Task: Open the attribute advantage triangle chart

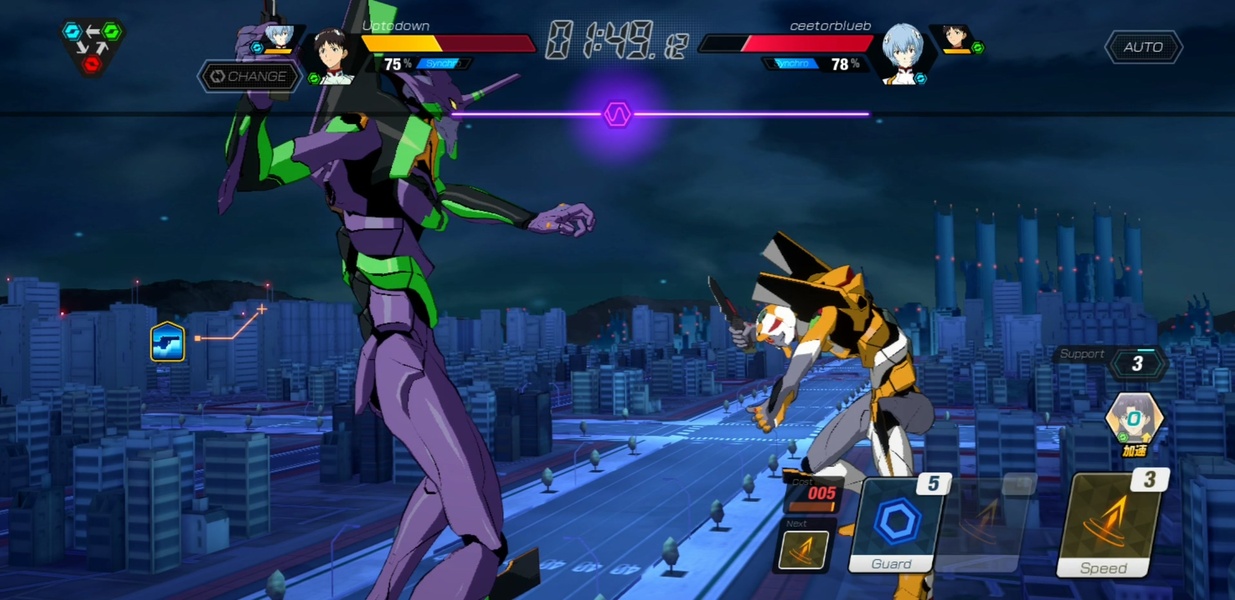Action: pos(91,45)
